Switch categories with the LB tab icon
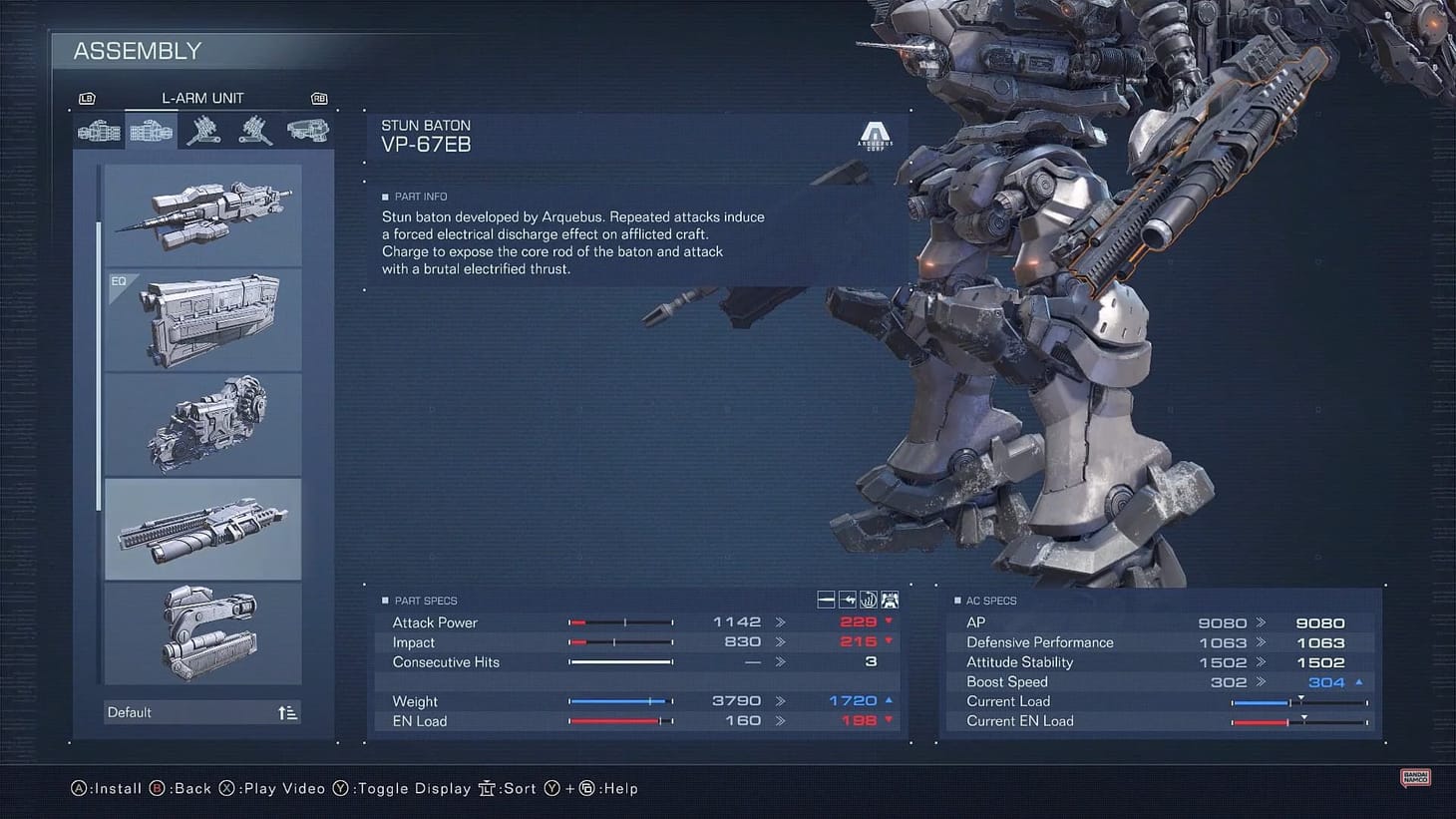 coord(87,98)
